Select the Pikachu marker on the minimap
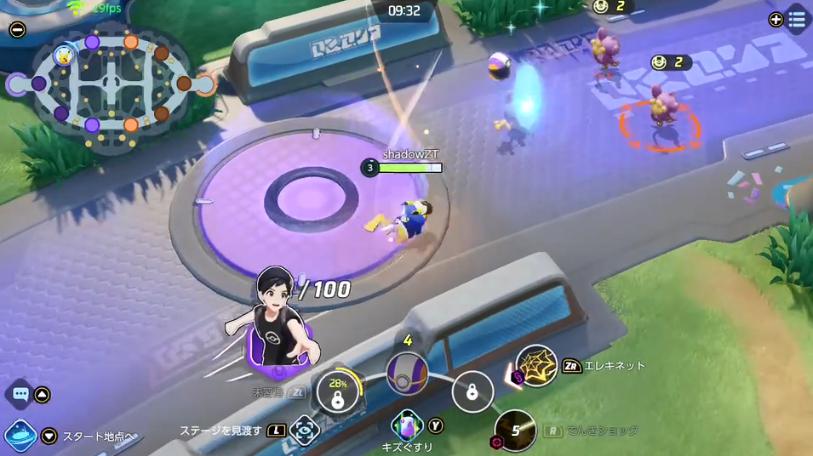813x456 pixels. tap(64, 54)
